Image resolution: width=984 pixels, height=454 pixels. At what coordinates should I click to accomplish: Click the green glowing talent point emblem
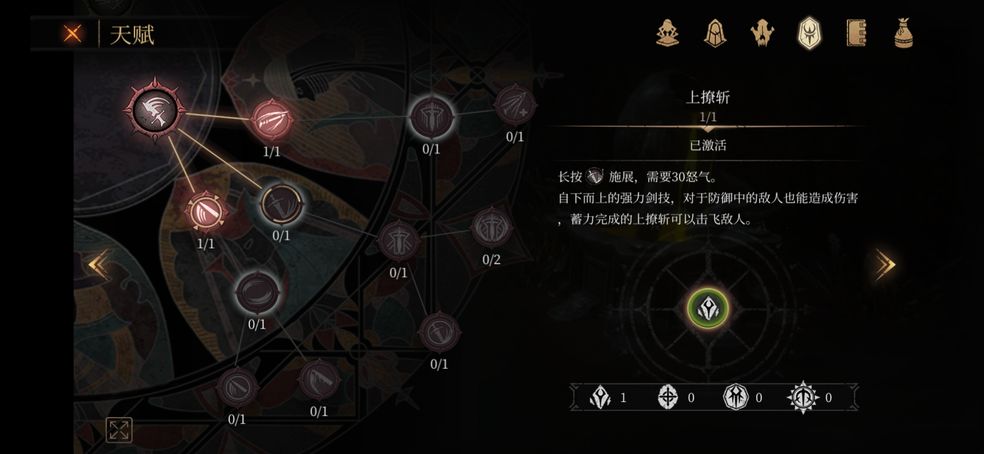coord(708,307)
